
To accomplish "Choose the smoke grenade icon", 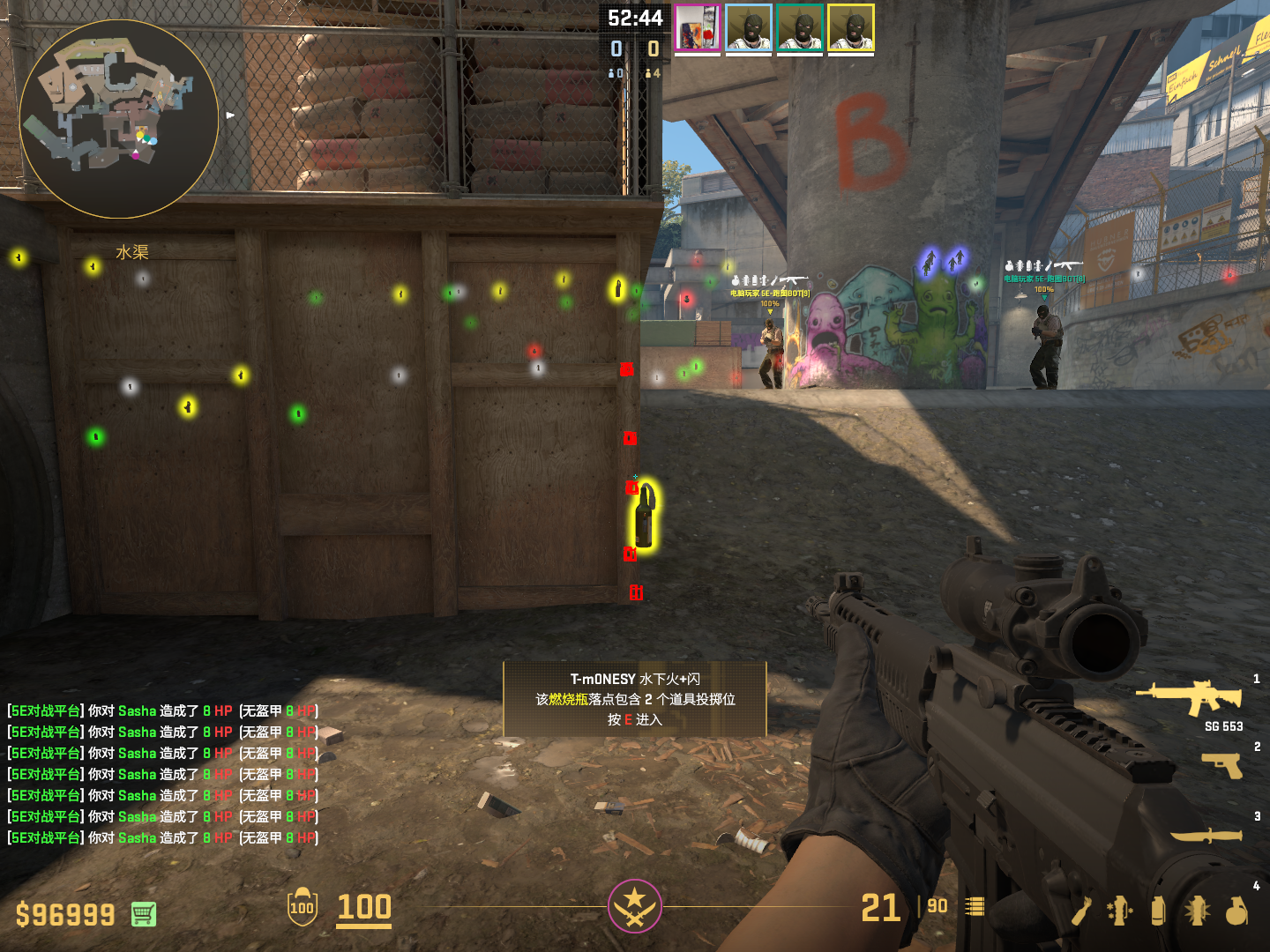I will click(x=1158, y=911).
